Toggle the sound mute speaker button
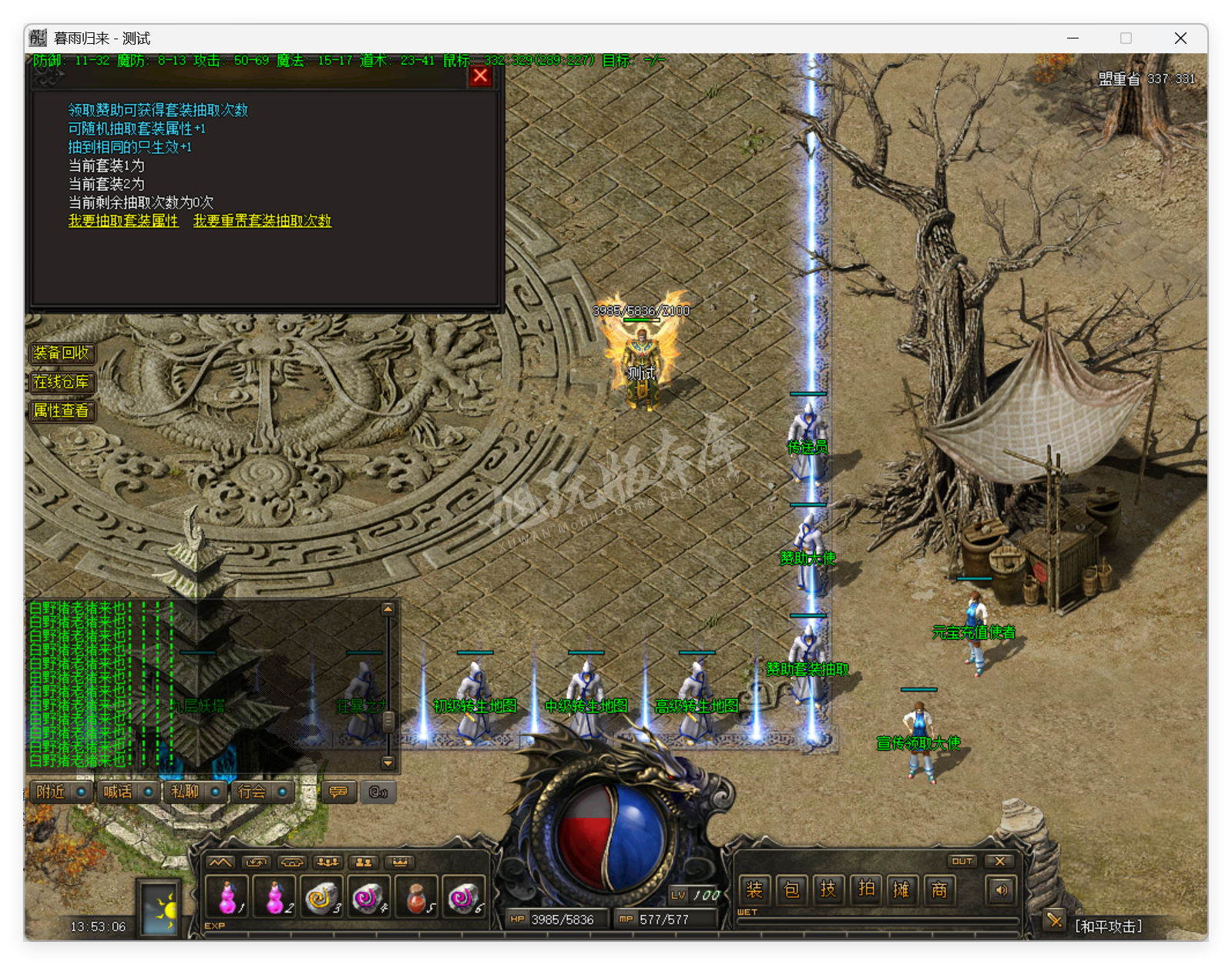This screenshot has height=965, width=1232. (x=1001, y=890)
